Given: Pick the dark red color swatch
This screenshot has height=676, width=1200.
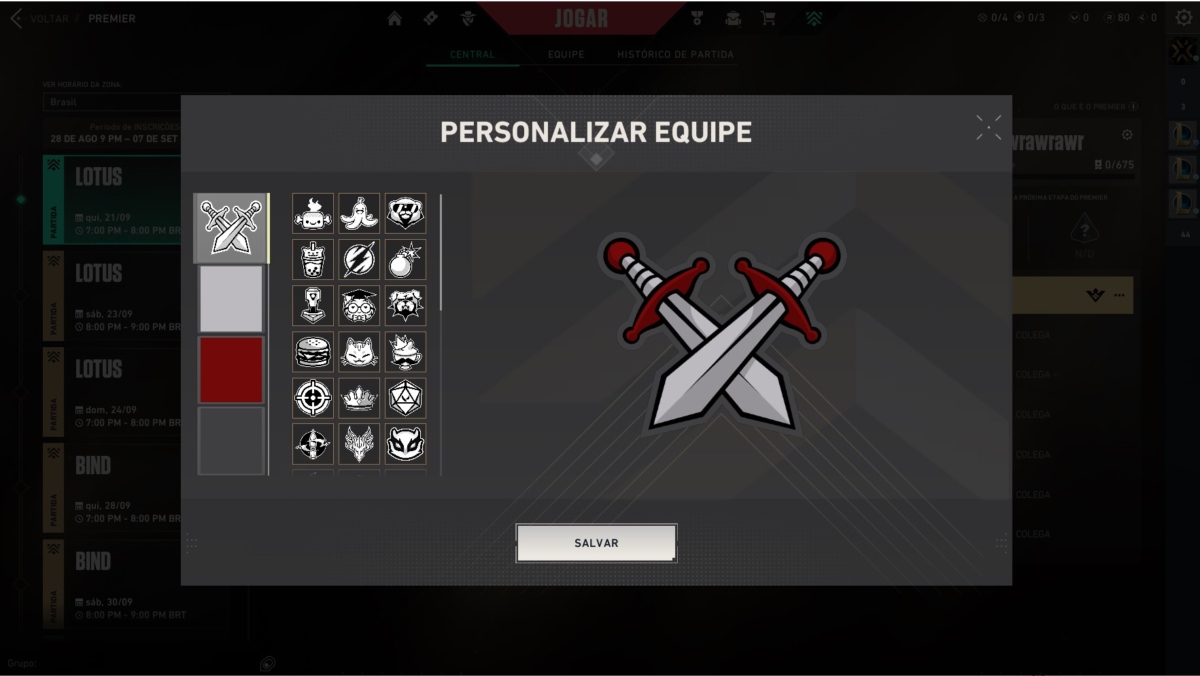Looking at the screenshot, I should pyautogui.click(x=231, y=369).
